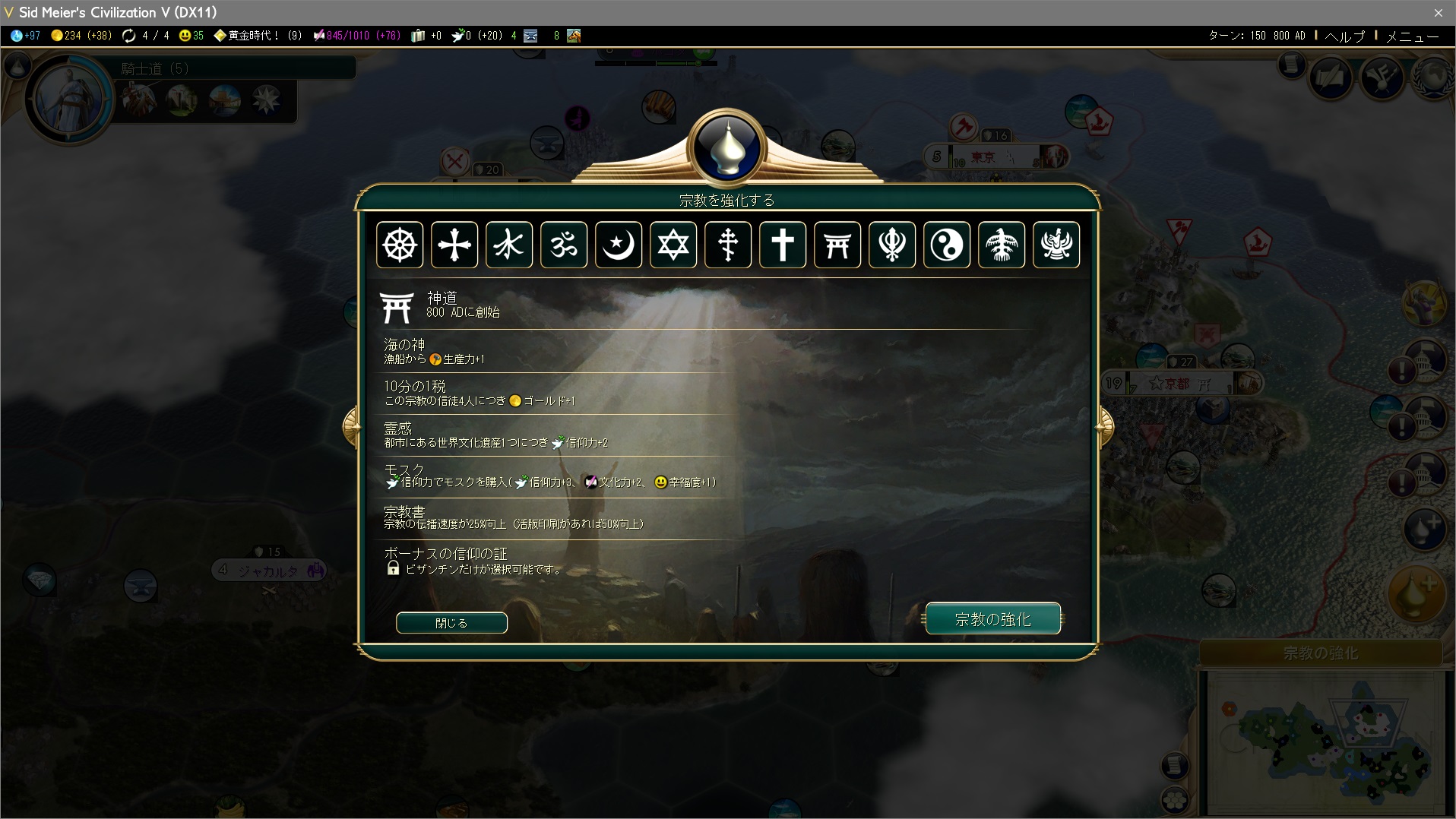Pick the Protestant Latin cross icon
Viewport: 1456px width, 819px height.
(783, 245)
